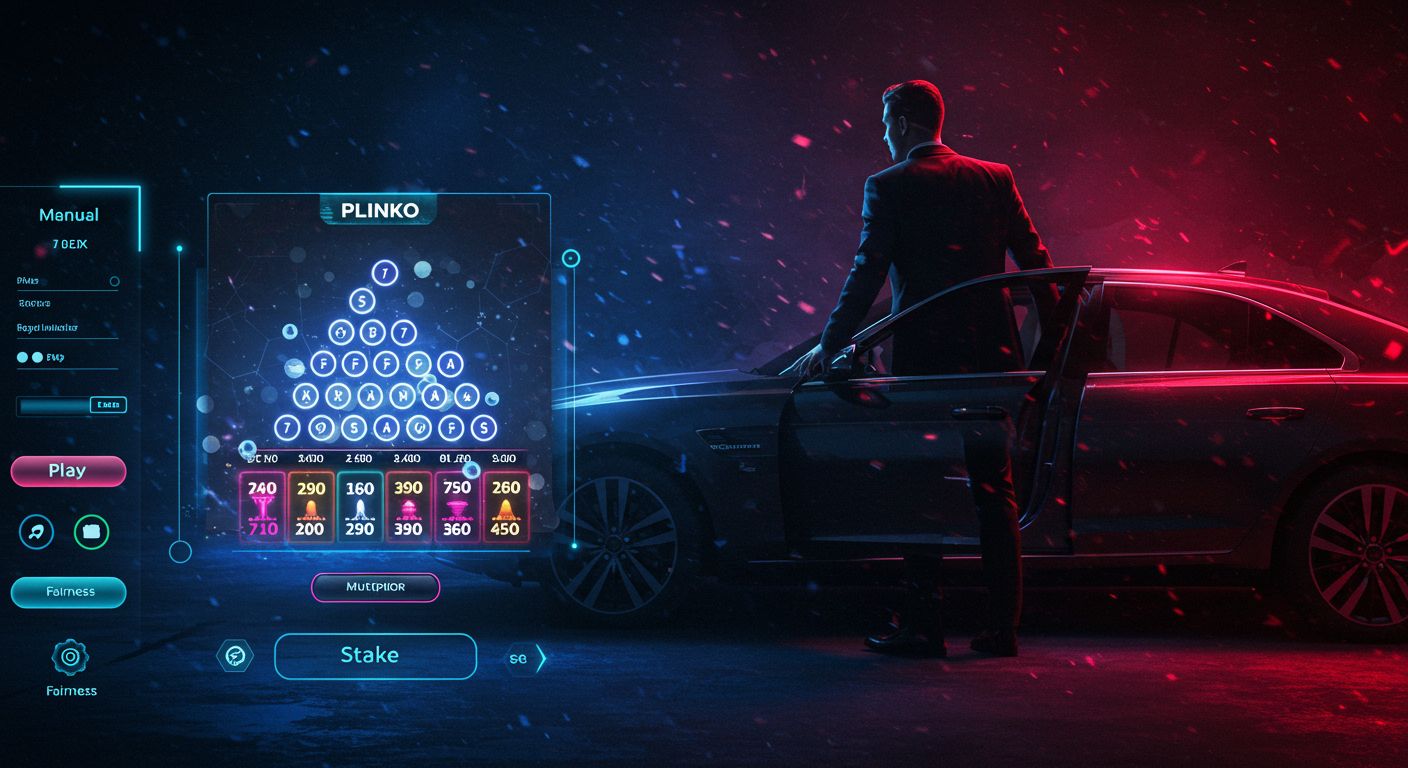This screenshot has width=1408, height=768.
Task: Select the 160 / 290 payout slot
Action: coord(359,508)
